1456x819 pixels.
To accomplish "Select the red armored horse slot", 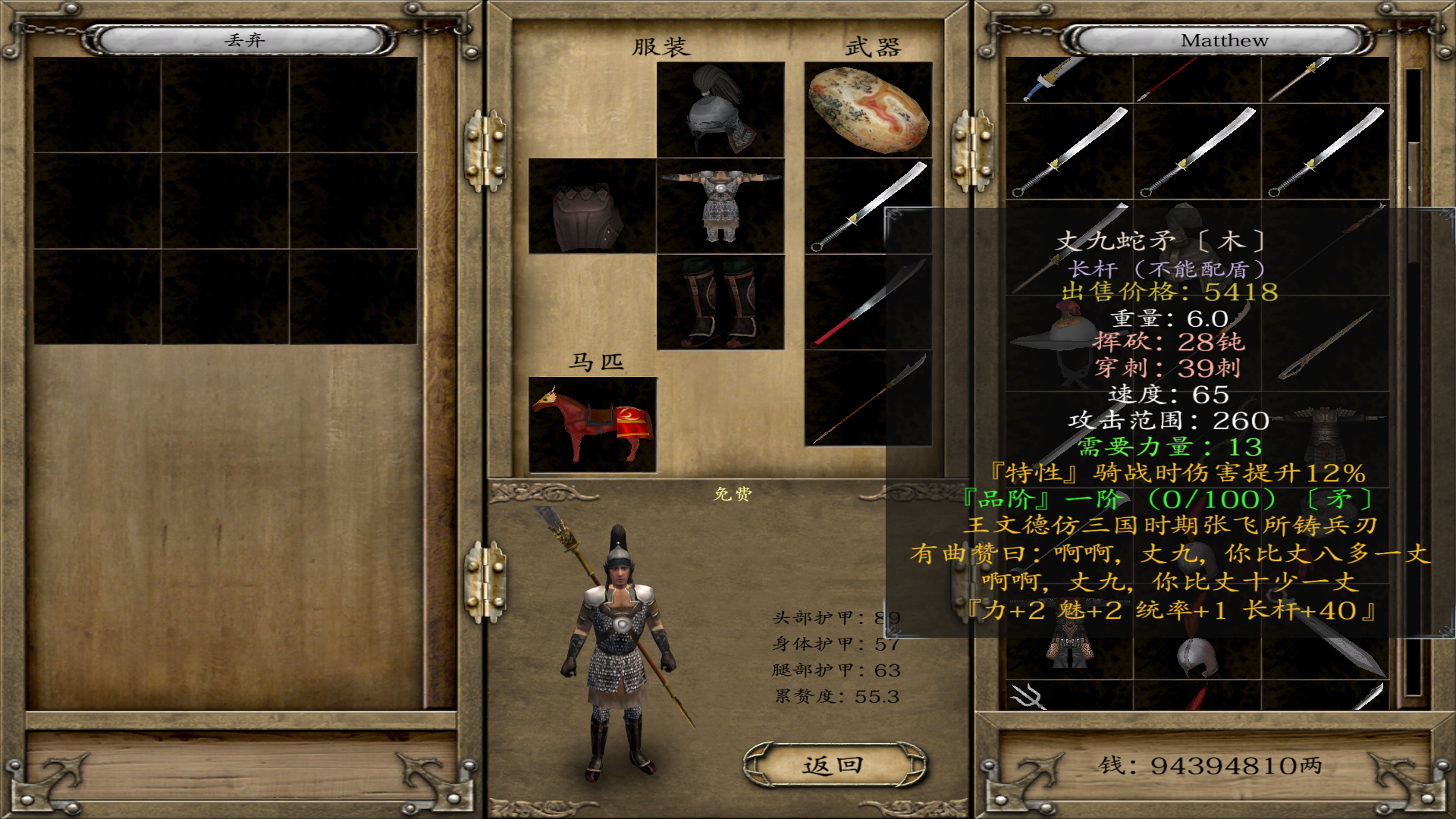I will [x=591, y=425].
